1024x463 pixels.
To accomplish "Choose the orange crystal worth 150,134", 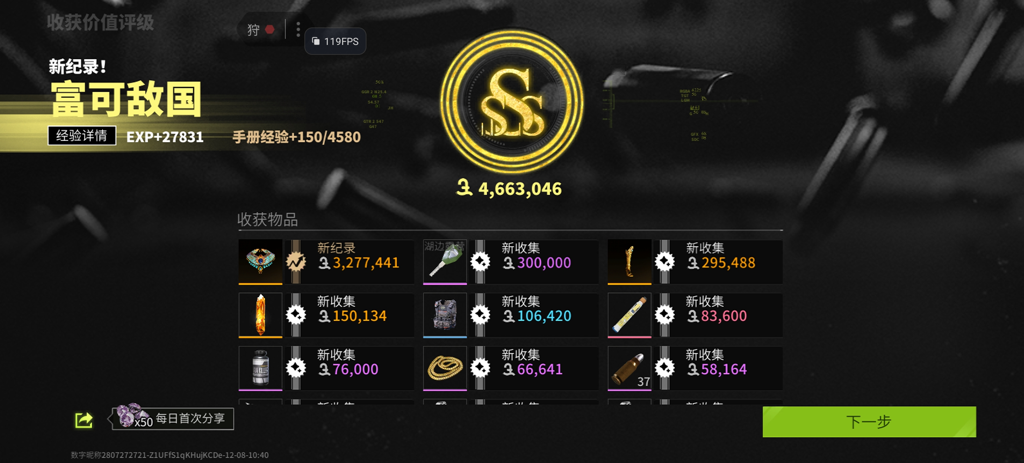I will 260,315.
